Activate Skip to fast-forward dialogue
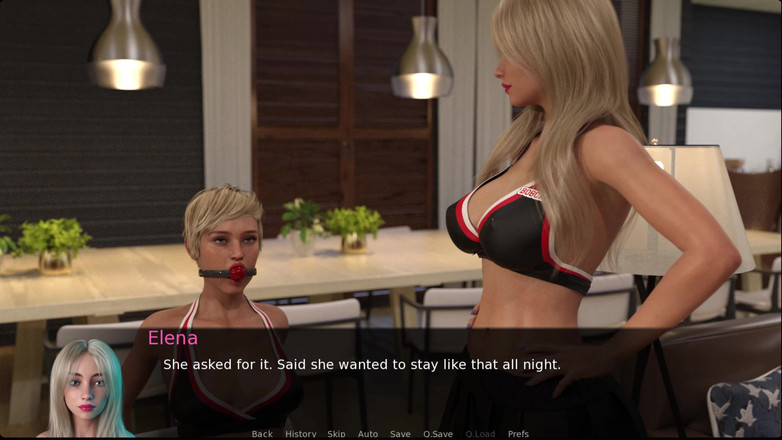Viewport: 782px width, 440px height. 336,434
